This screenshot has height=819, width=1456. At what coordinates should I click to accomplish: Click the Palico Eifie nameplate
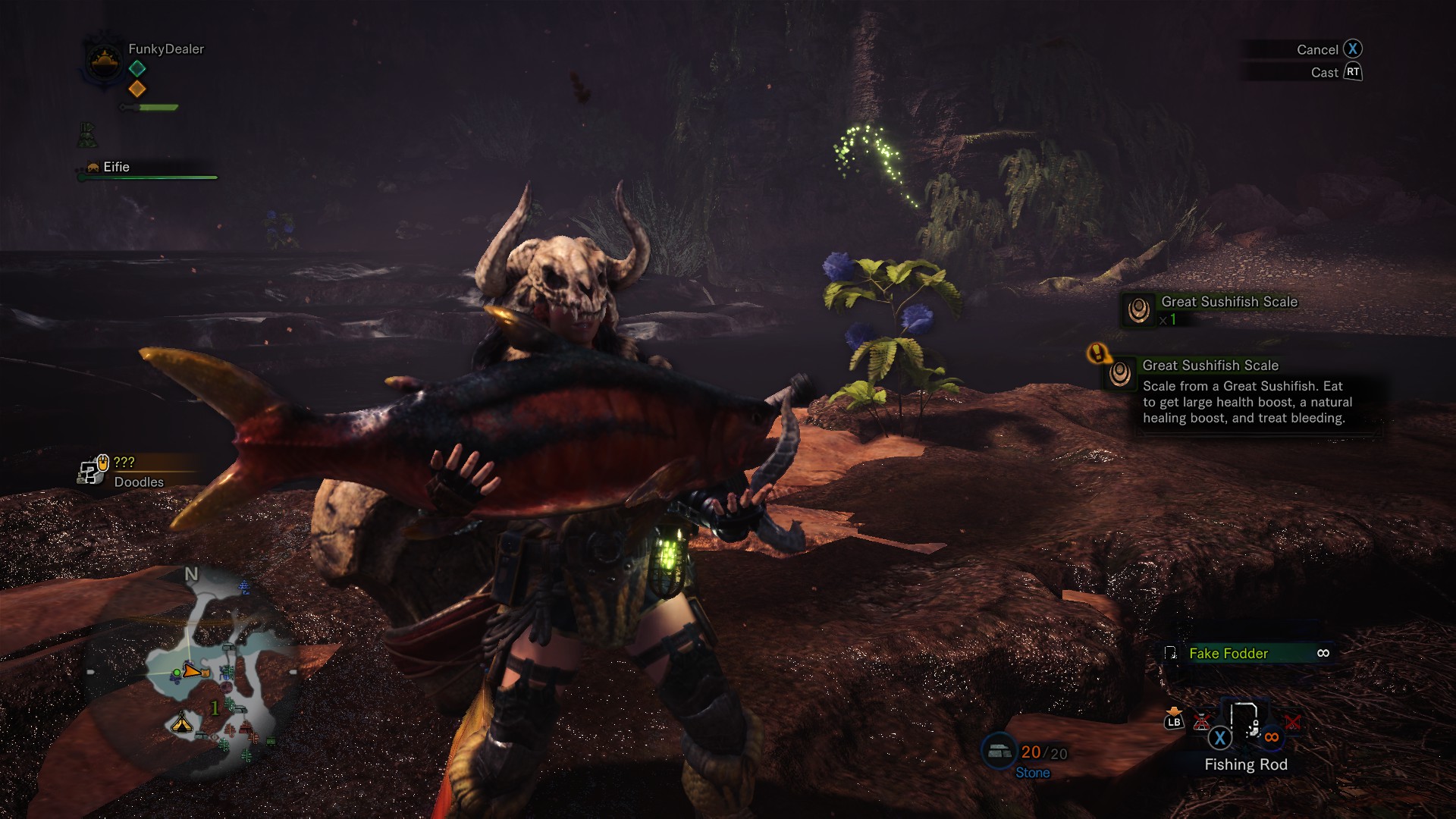coord(116,167)
